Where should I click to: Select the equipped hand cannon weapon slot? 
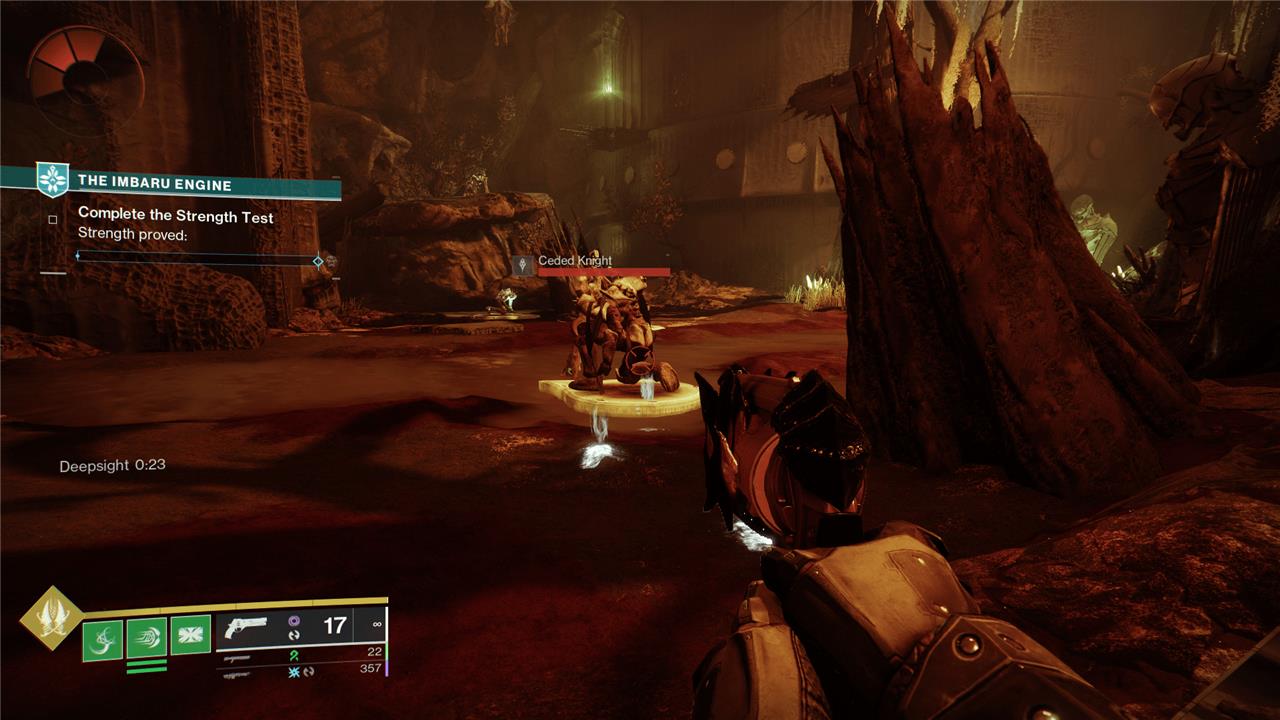pyautogui.click(x=246, y=627)
